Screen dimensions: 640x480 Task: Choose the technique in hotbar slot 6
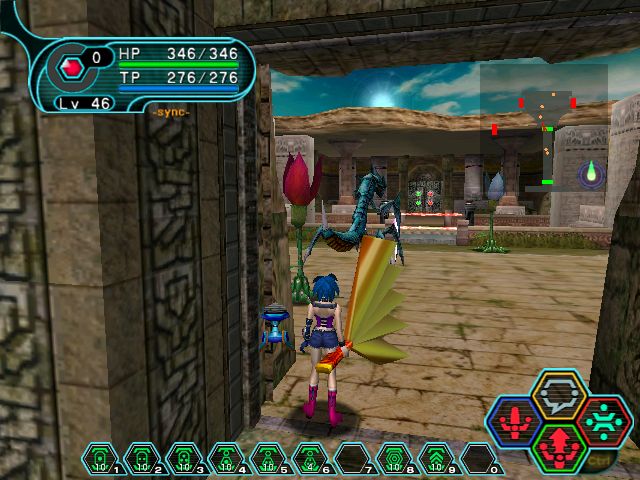pyautogui.click(x=311, y=460)
